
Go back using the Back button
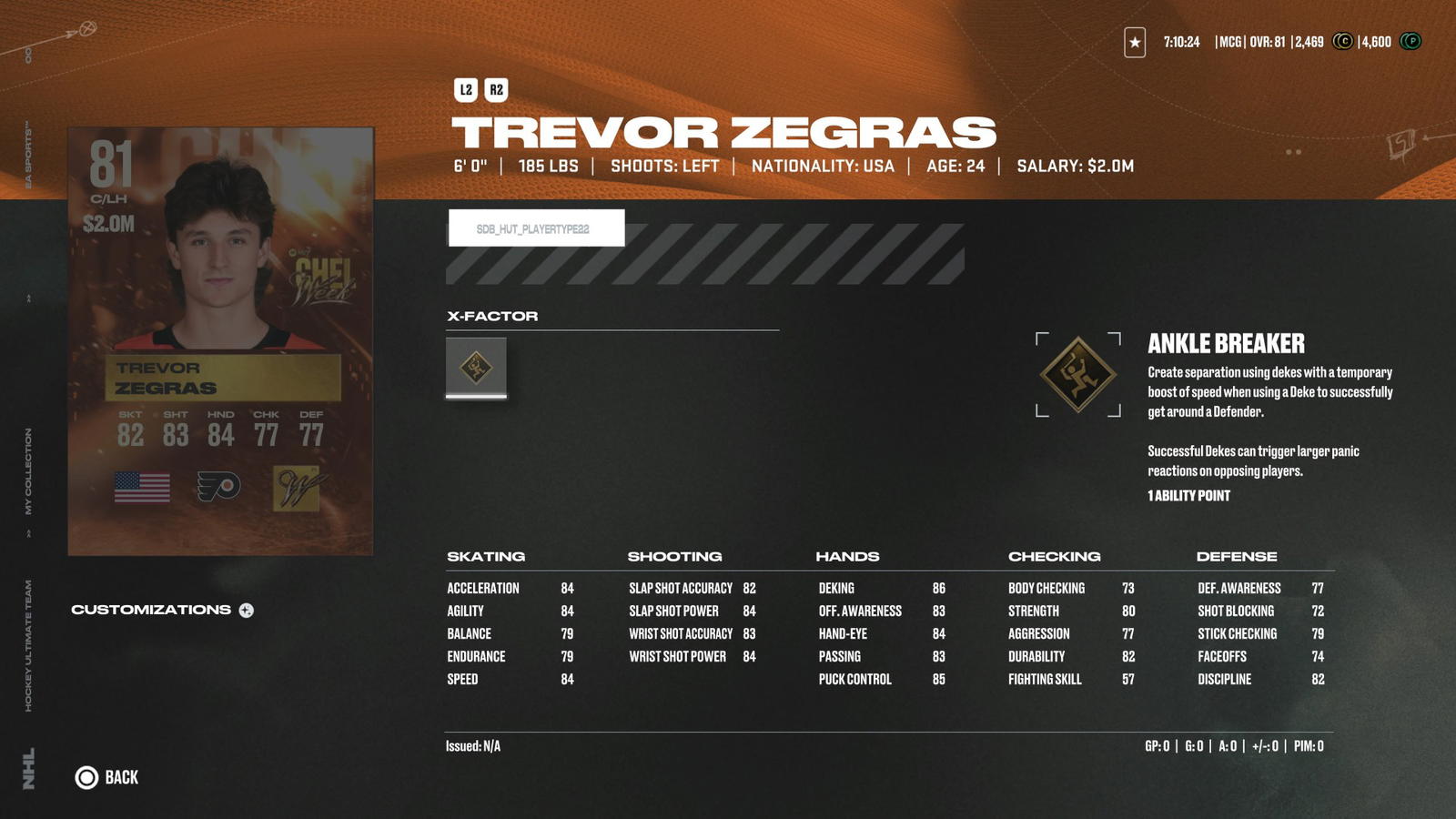(x=106, y=777)
